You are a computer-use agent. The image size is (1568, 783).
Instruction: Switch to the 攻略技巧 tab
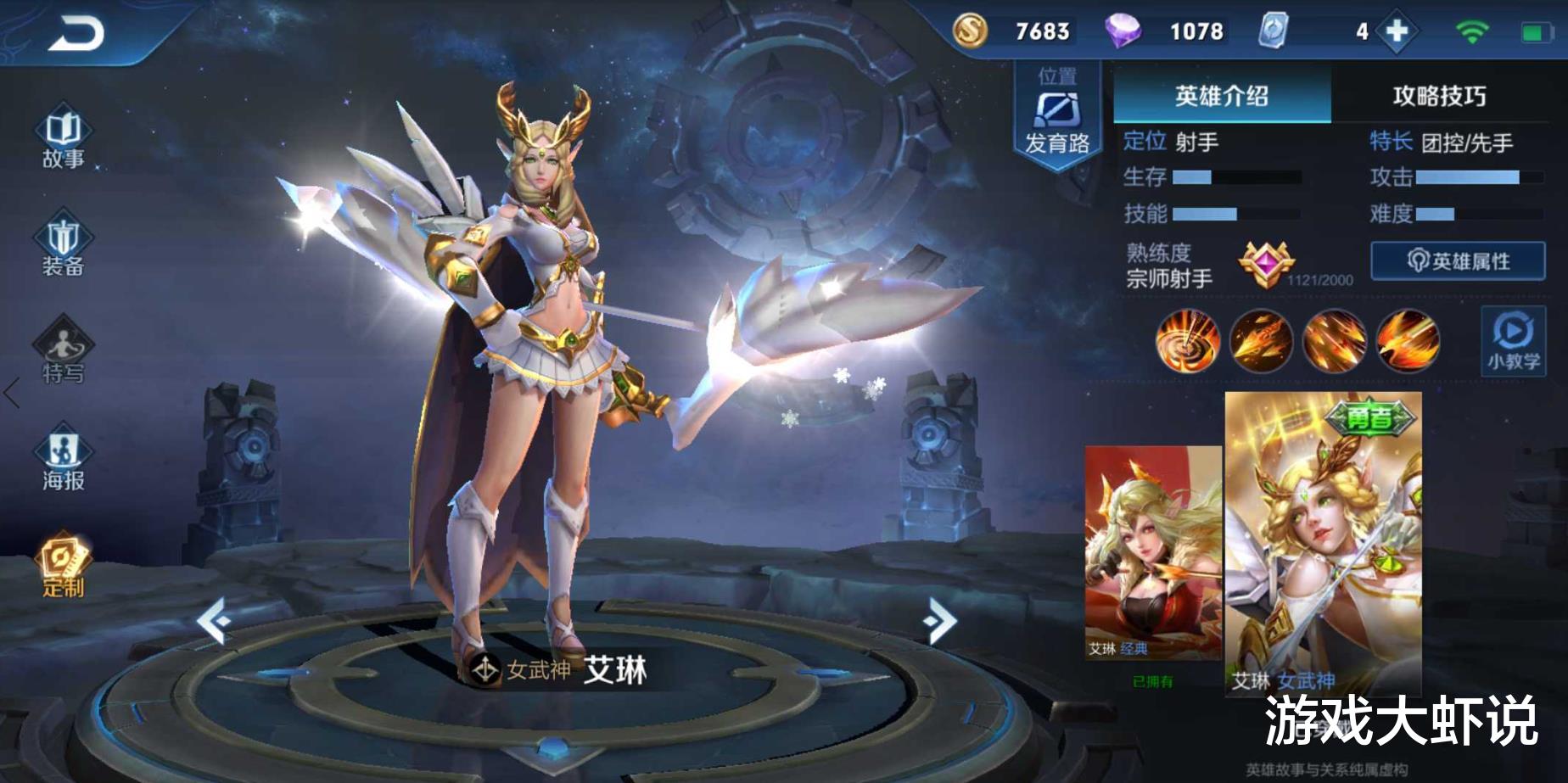click(1438, 96)
